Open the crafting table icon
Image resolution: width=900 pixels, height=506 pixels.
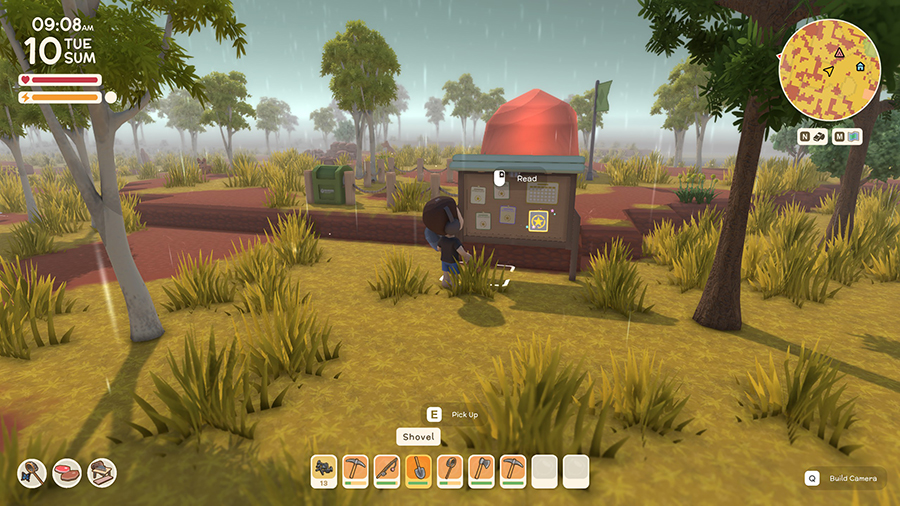pyautogui.click(x=101, y=472)
